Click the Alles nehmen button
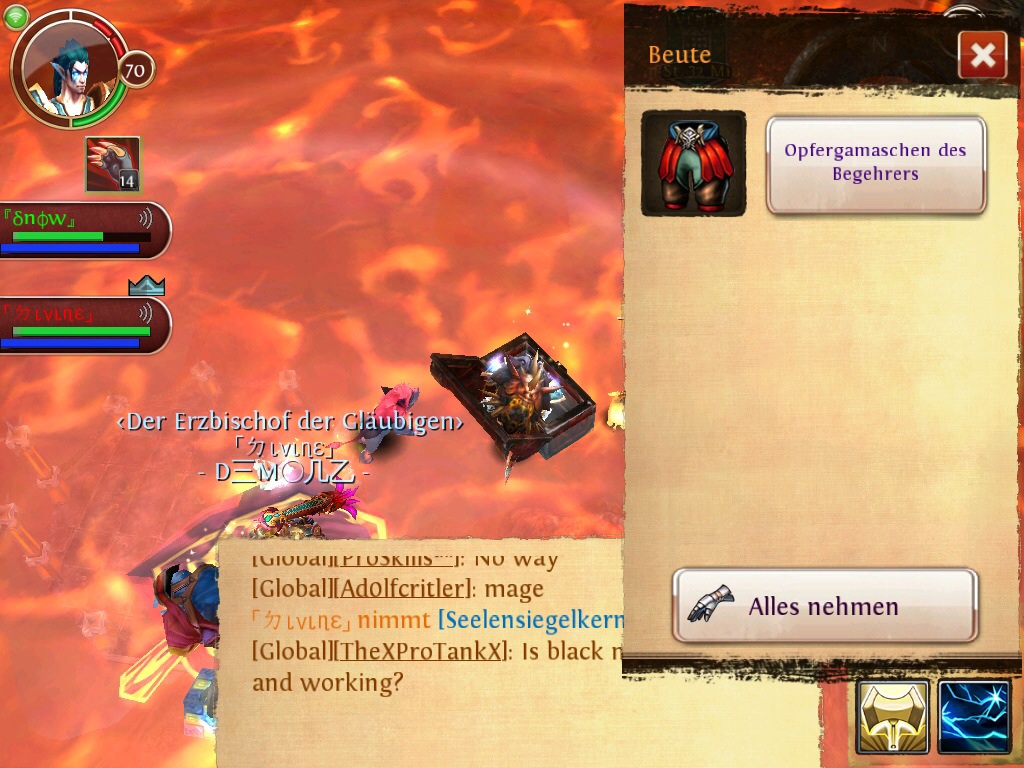The image size is (1024, 768). pos(824,605)
